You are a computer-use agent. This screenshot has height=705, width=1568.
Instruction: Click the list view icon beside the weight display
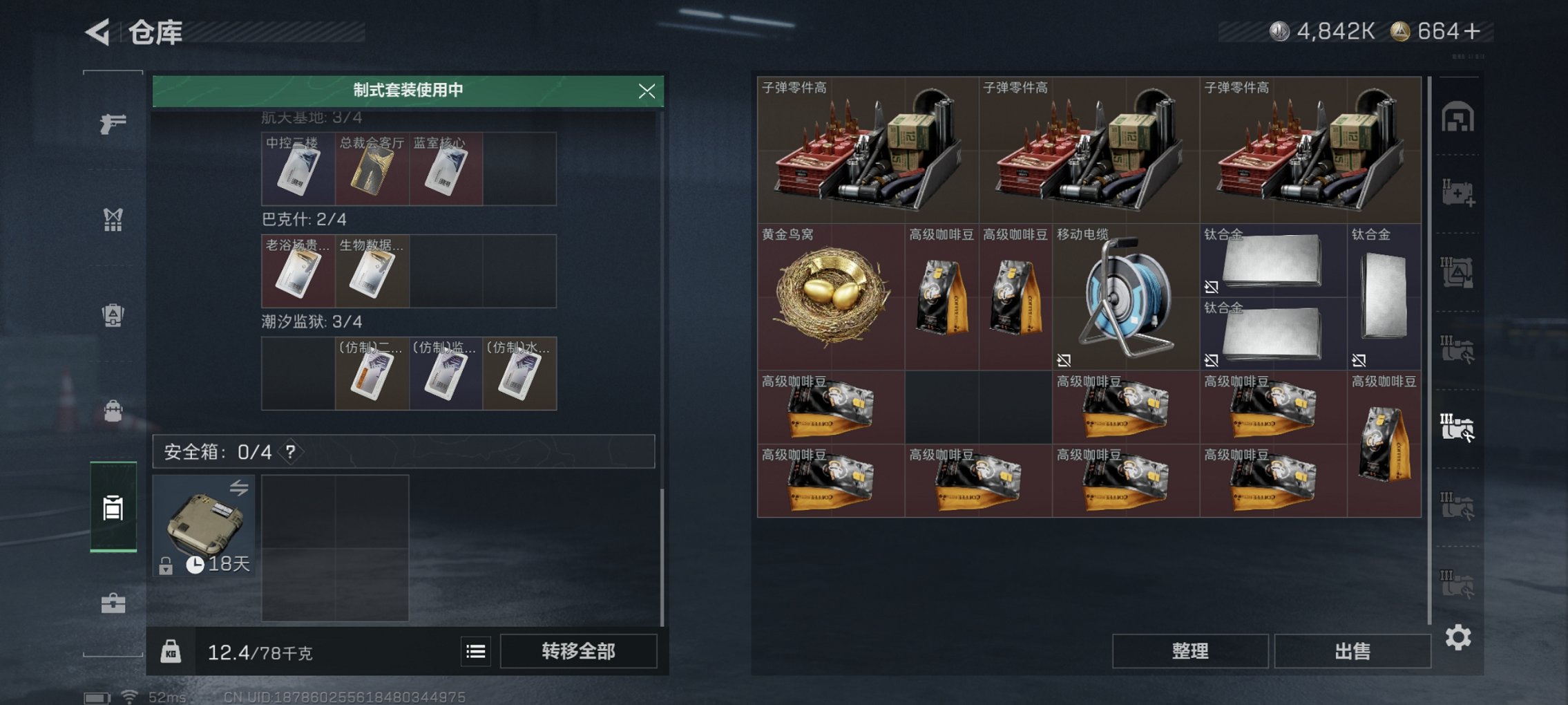pos(476,650)
